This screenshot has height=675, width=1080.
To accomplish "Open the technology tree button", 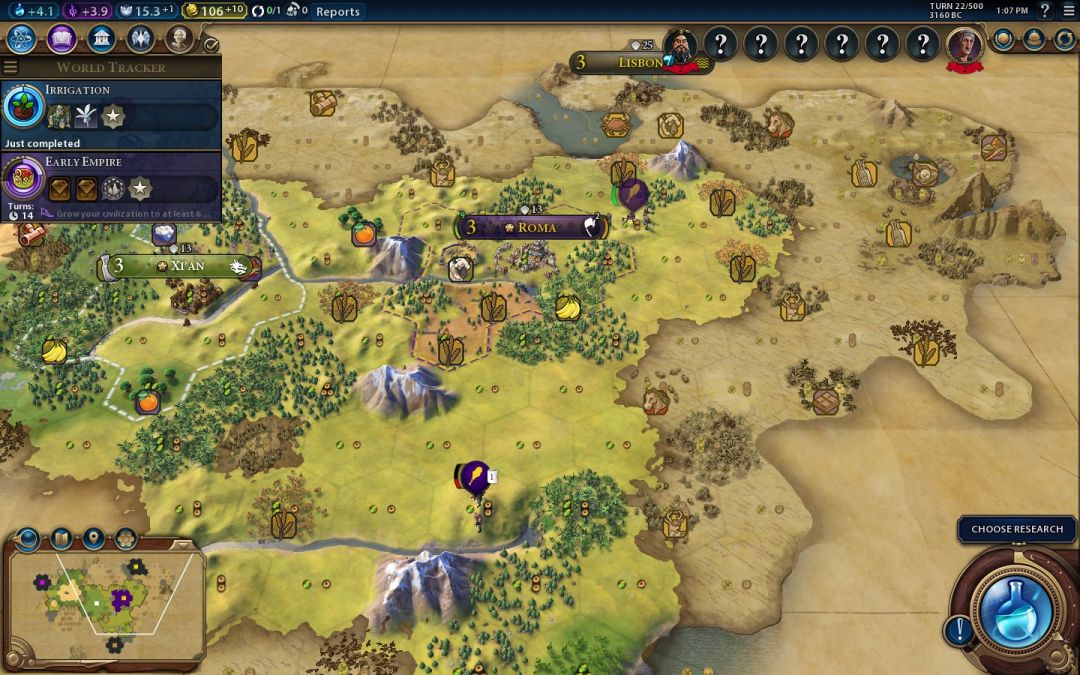I will pos(22,39).
